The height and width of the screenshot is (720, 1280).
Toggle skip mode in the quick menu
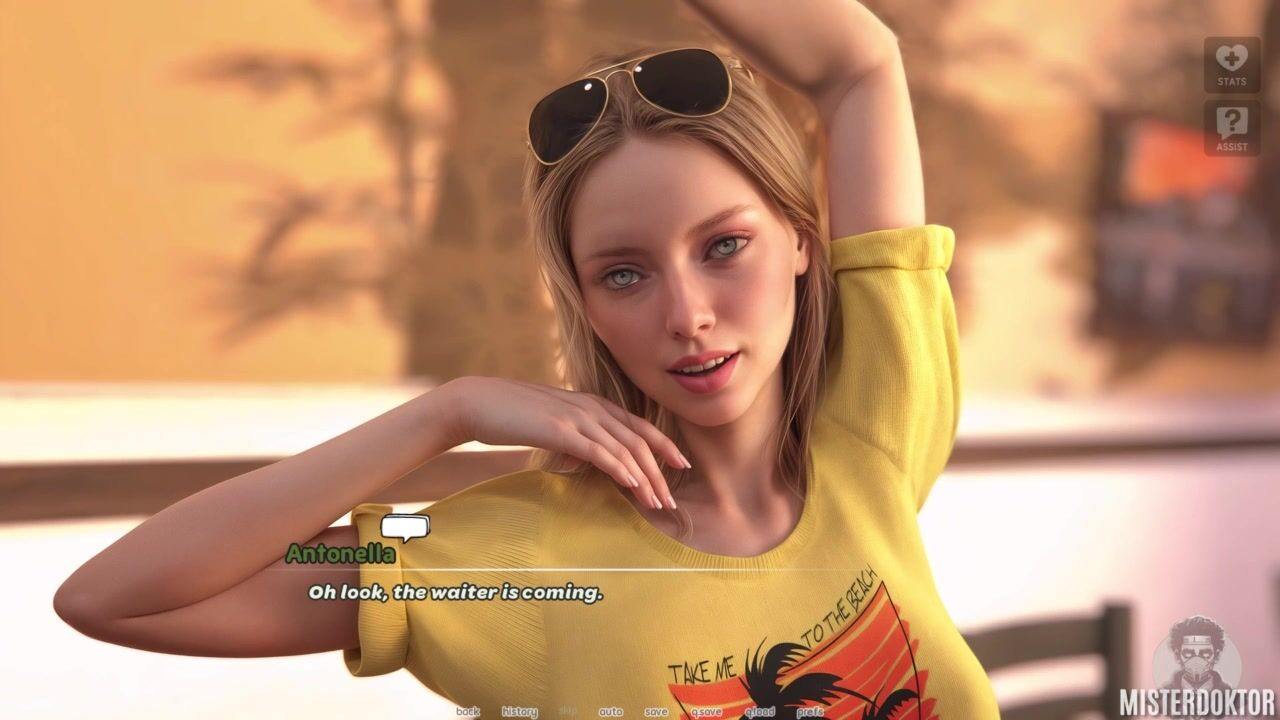[568, 712]
